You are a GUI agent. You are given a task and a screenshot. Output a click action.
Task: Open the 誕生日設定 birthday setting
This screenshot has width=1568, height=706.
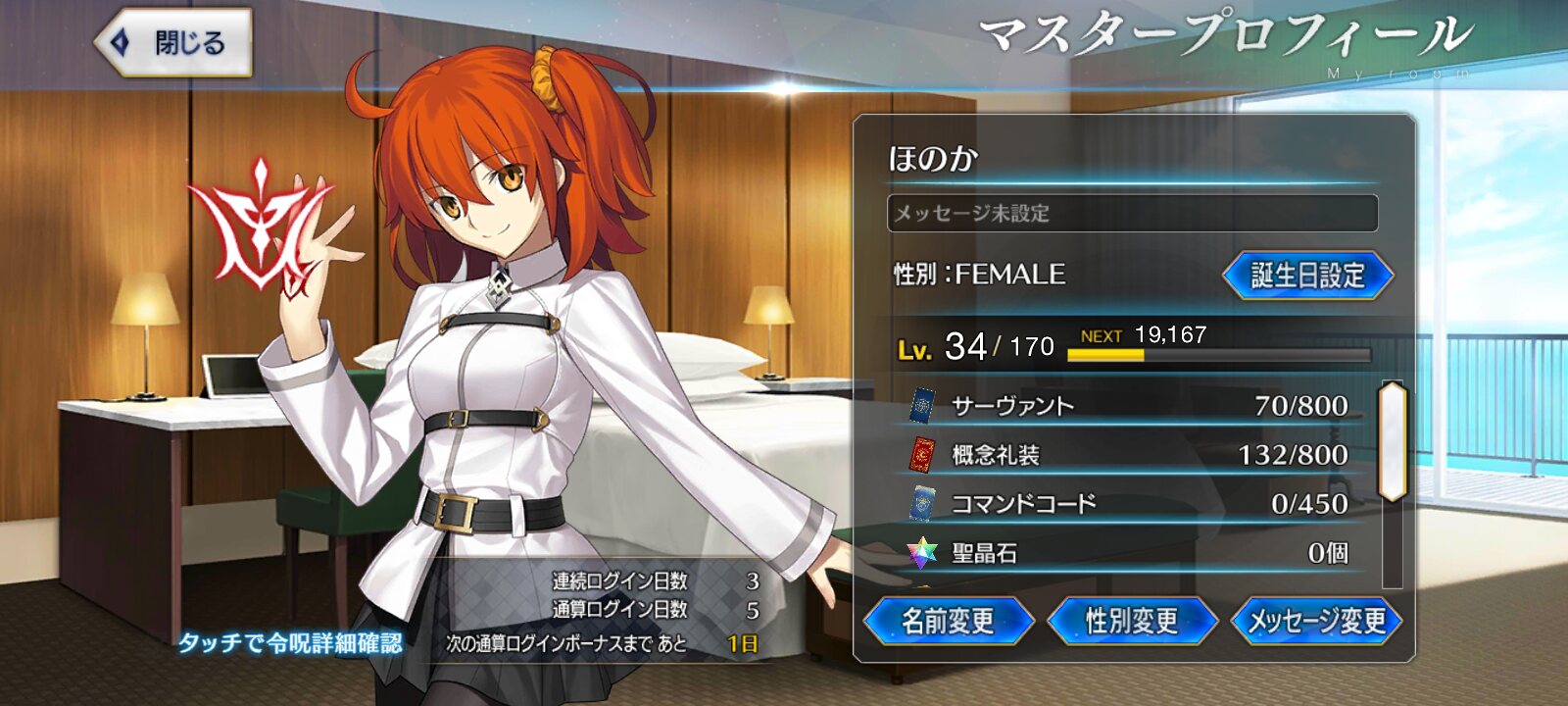pyautogui.click(x=1307, y=276)
